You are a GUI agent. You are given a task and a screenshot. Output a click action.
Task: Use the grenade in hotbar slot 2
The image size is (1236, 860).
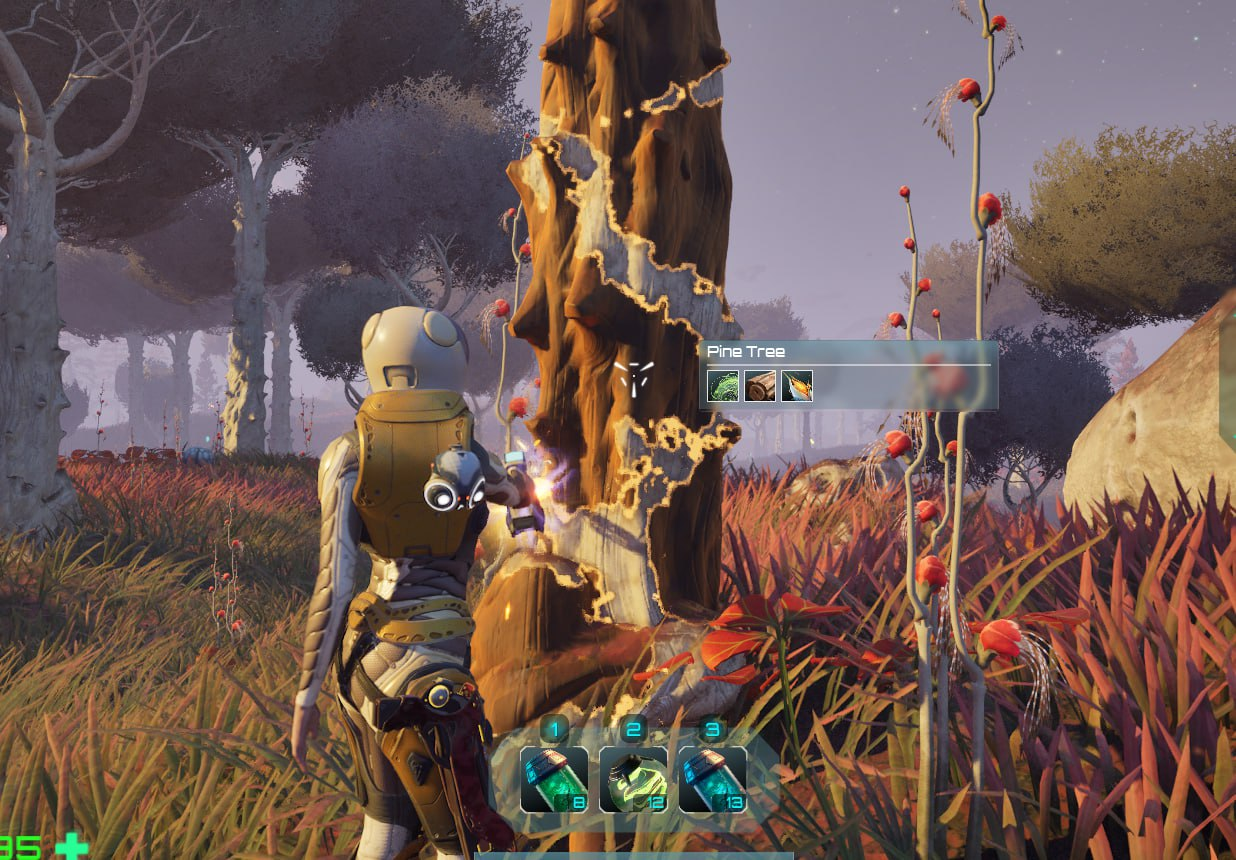(x=633, y=779)
